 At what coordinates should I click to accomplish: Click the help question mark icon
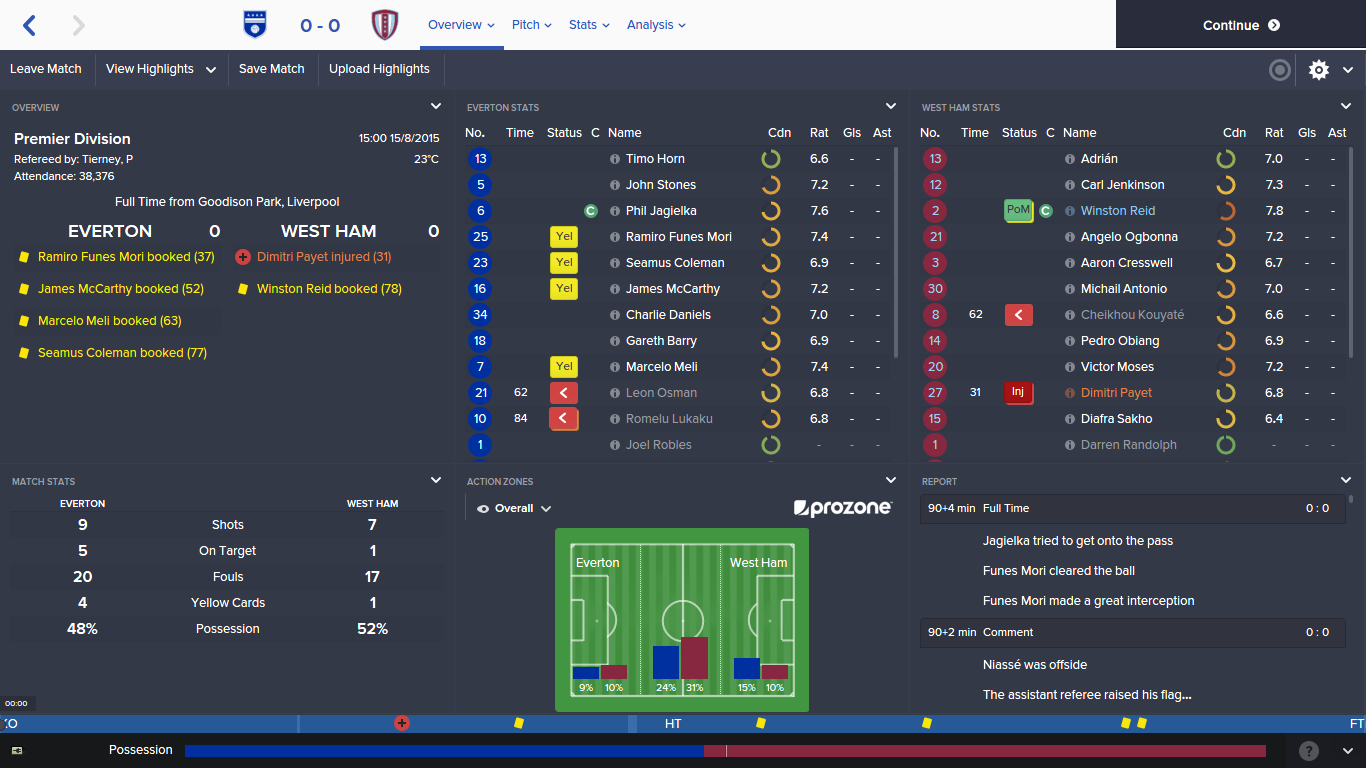click(1309, 751)
